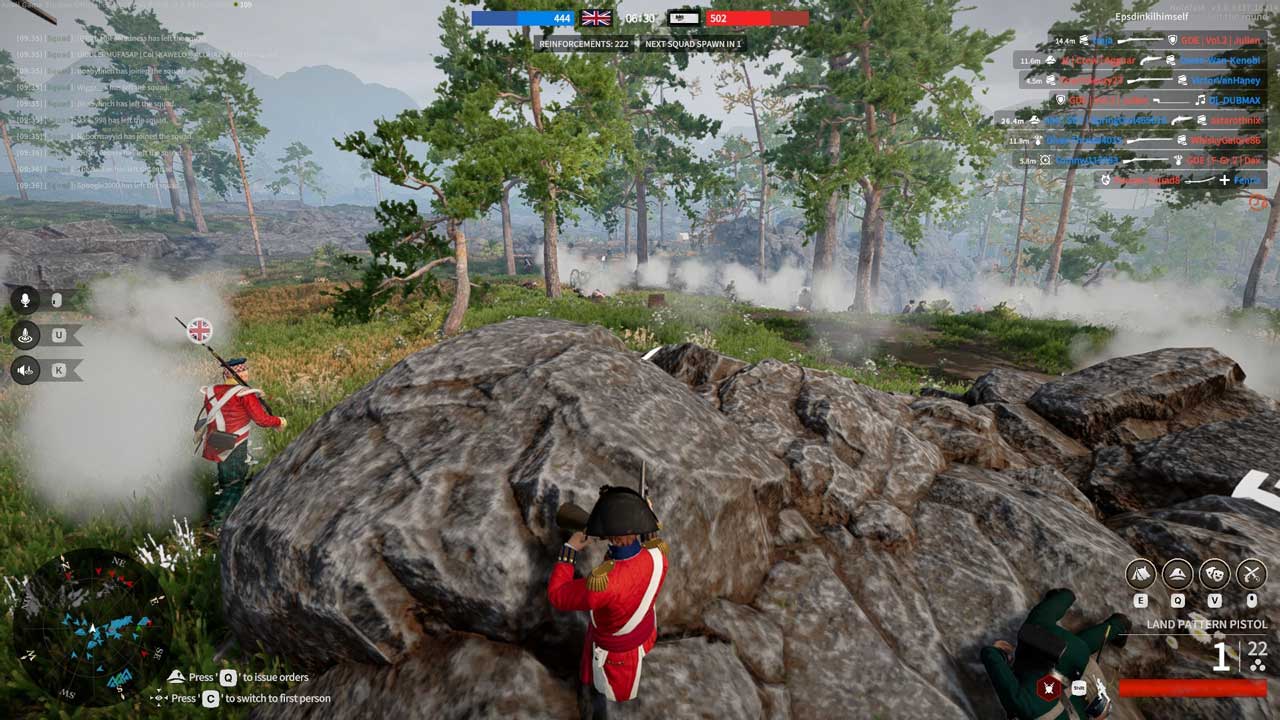The image size is (1280, 720).
Task: Choose the theater masks emote icon
Action: coord(1214,574)
